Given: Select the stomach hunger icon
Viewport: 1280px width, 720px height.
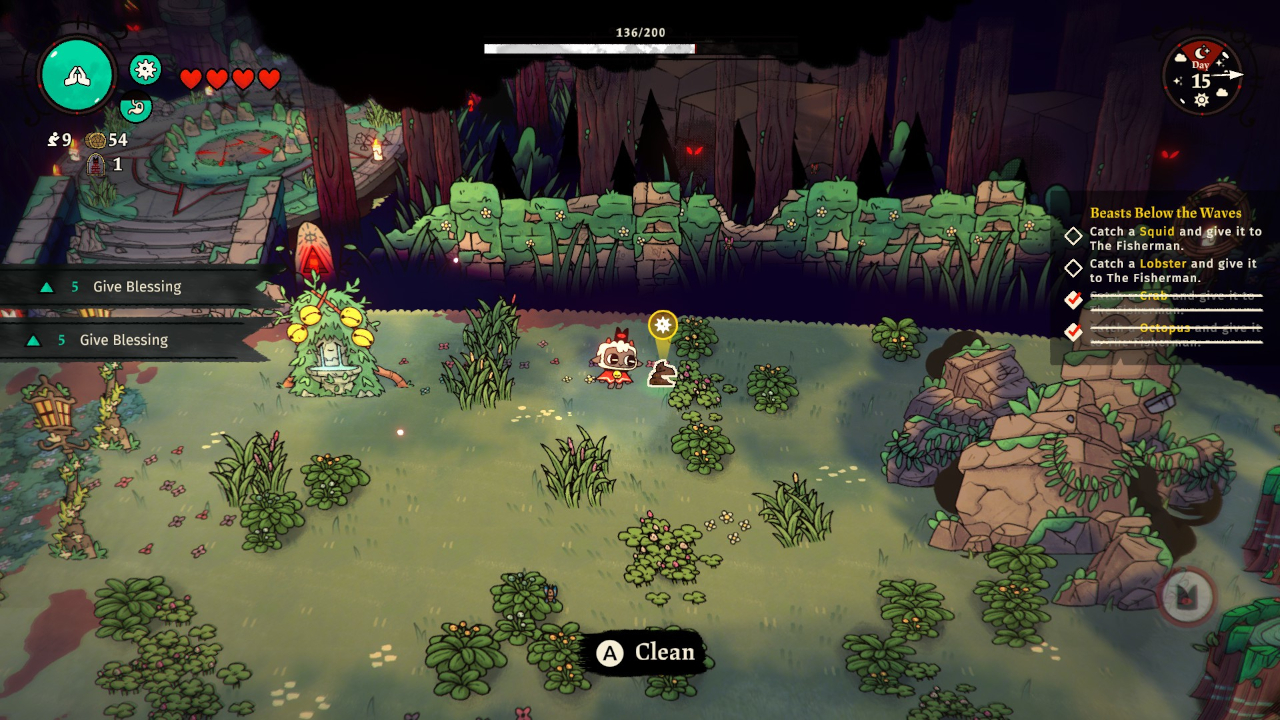Looking at the screenshot, I should [x=136, y=106].
